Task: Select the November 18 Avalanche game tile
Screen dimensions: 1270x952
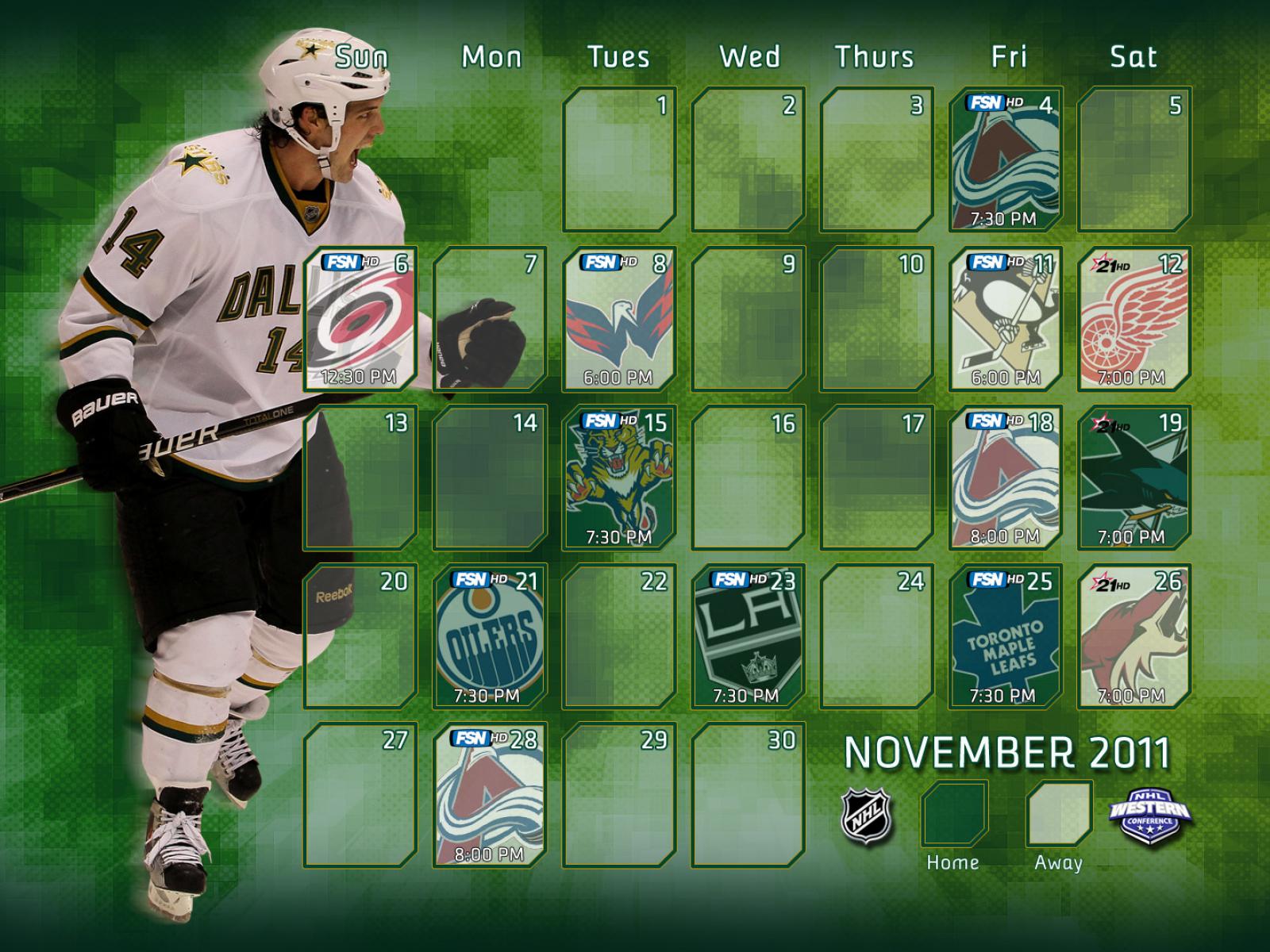Action: (x=1006, y=478)
